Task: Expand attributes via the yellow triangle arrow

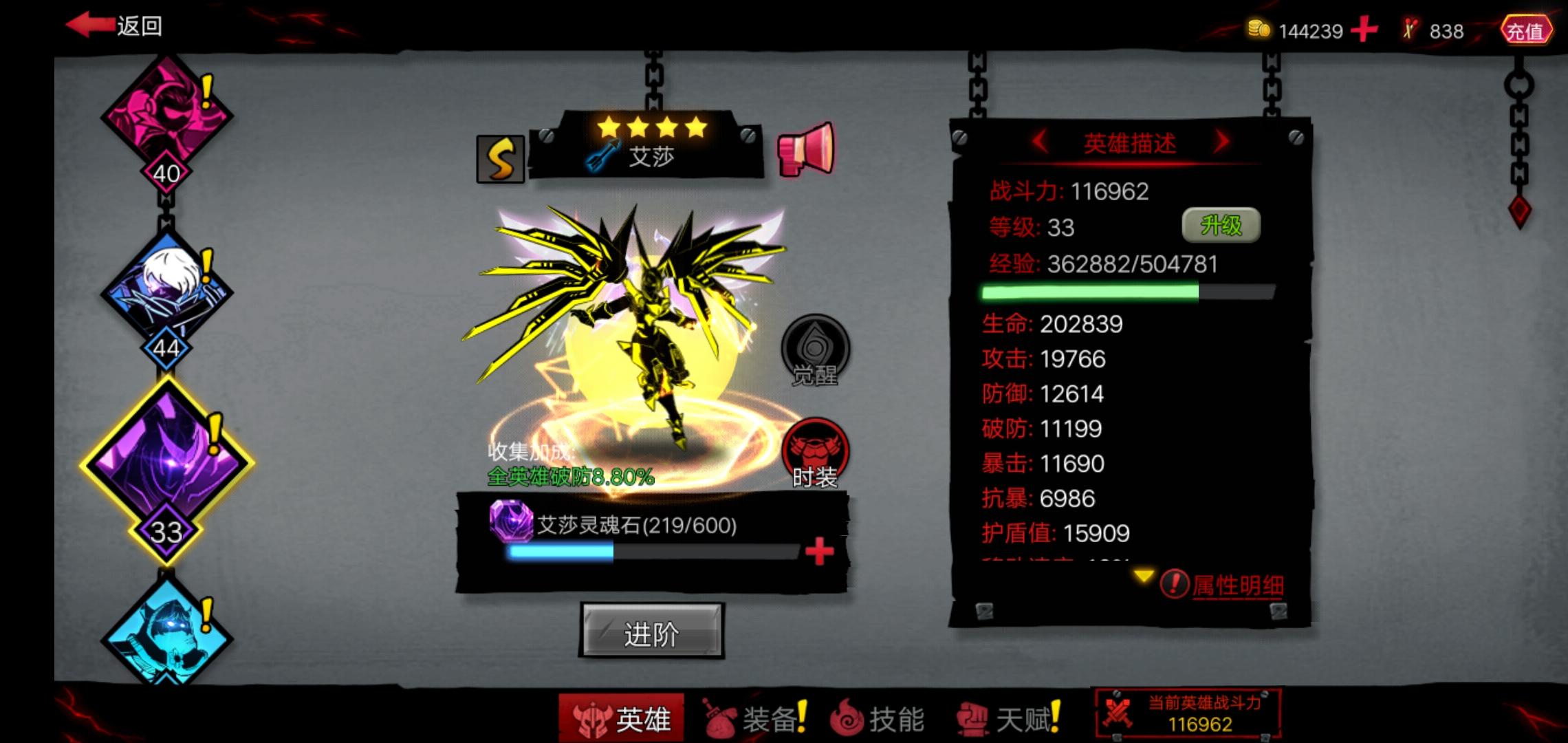Action: point(1144,576)
